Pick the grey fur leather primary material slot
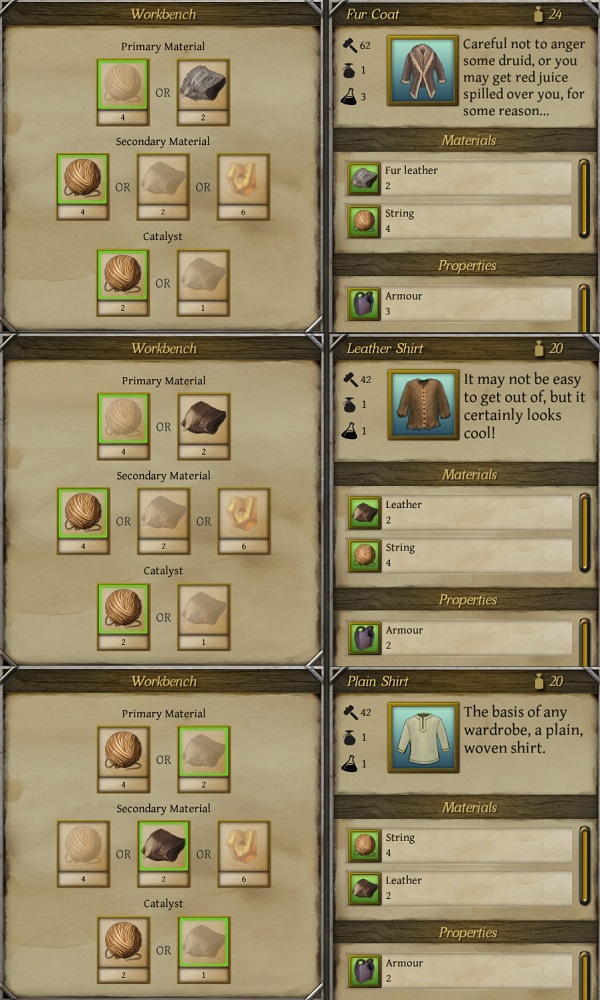Screen dimensions: 600x1000 coord(203,85)
